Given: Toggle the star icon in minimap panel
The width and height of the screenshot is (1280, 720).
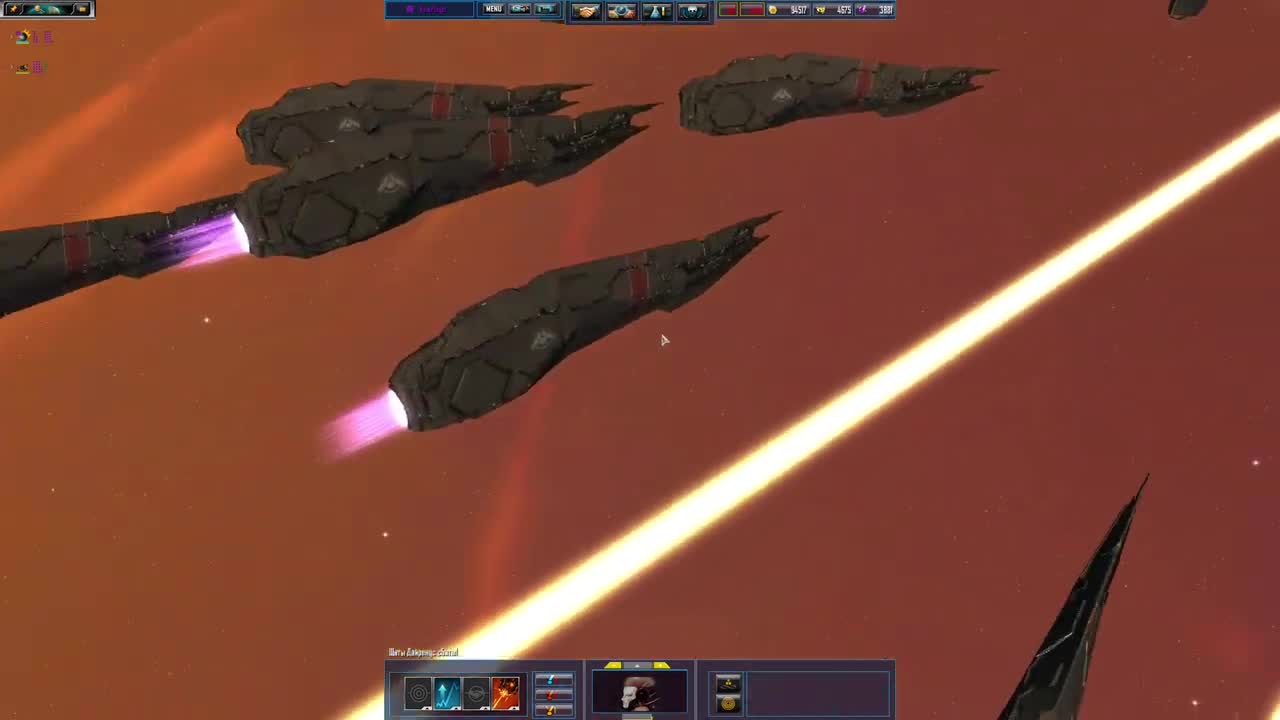Looking at the screenshot, I should point(14,8).
